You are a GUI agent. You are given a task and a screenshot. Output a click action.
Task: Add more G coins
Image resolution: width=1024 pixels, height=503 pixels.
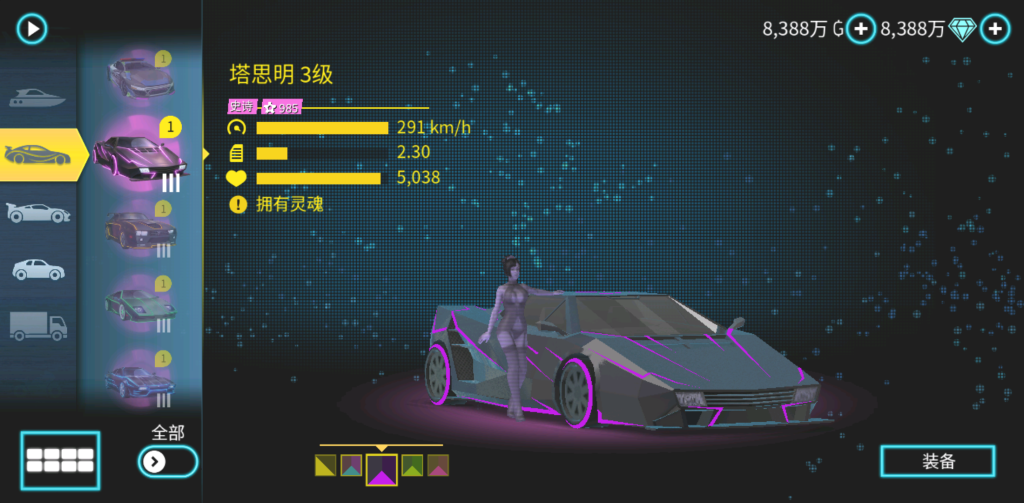click(861, 30)
